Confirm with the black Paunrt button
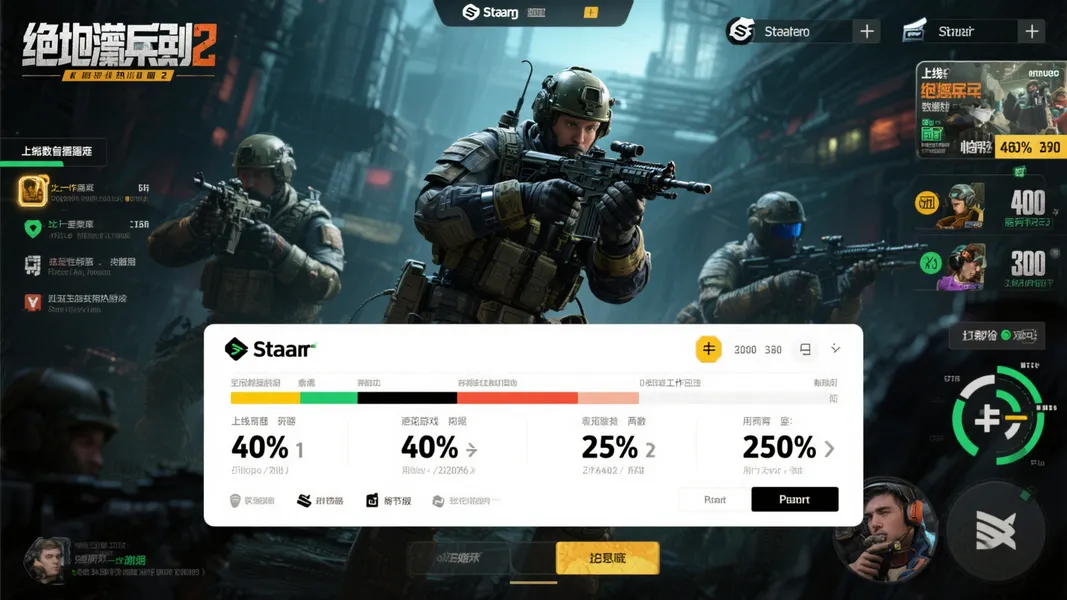This screenshot has width=1067, height=600. (x=794, y=499)
